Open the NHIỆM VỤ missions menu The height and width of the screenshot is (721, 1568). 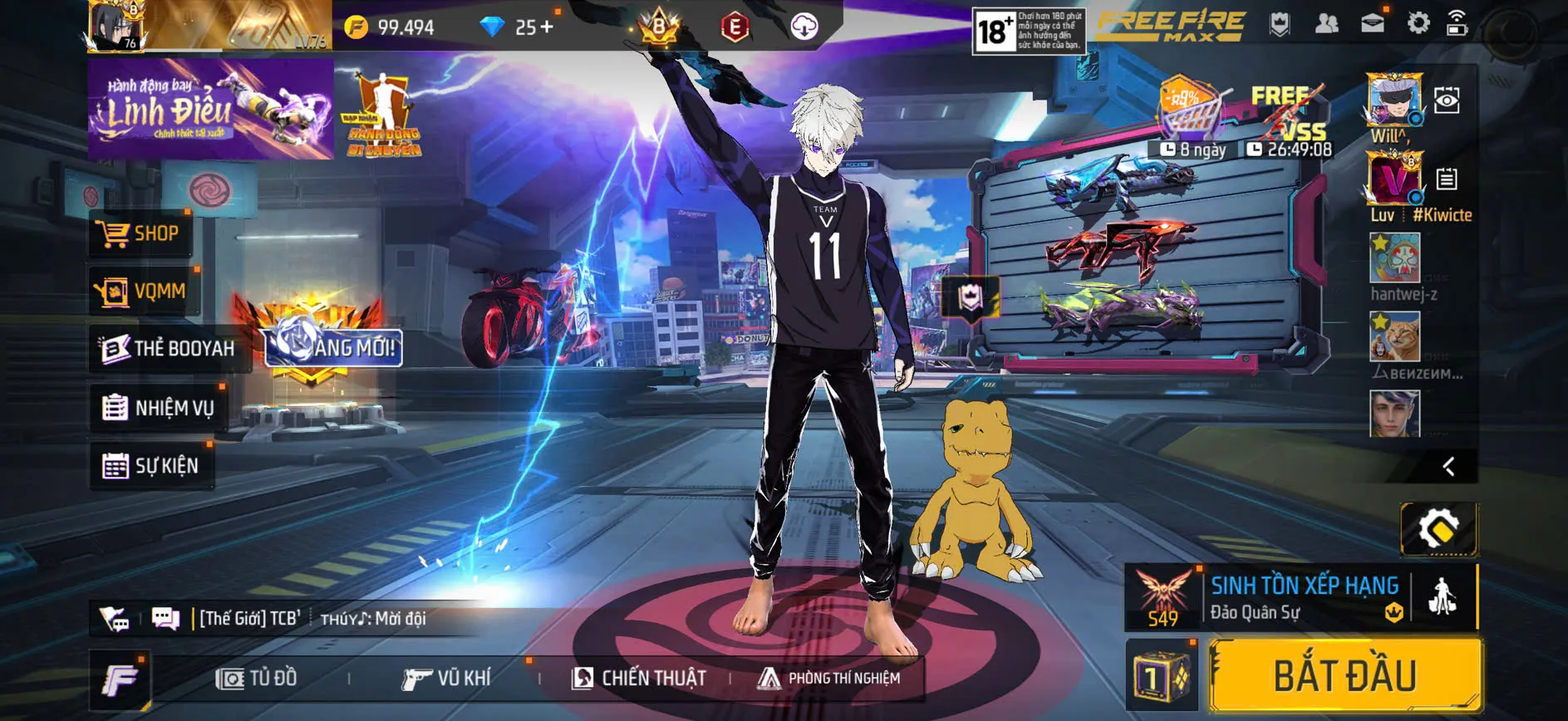click(158, 408)
